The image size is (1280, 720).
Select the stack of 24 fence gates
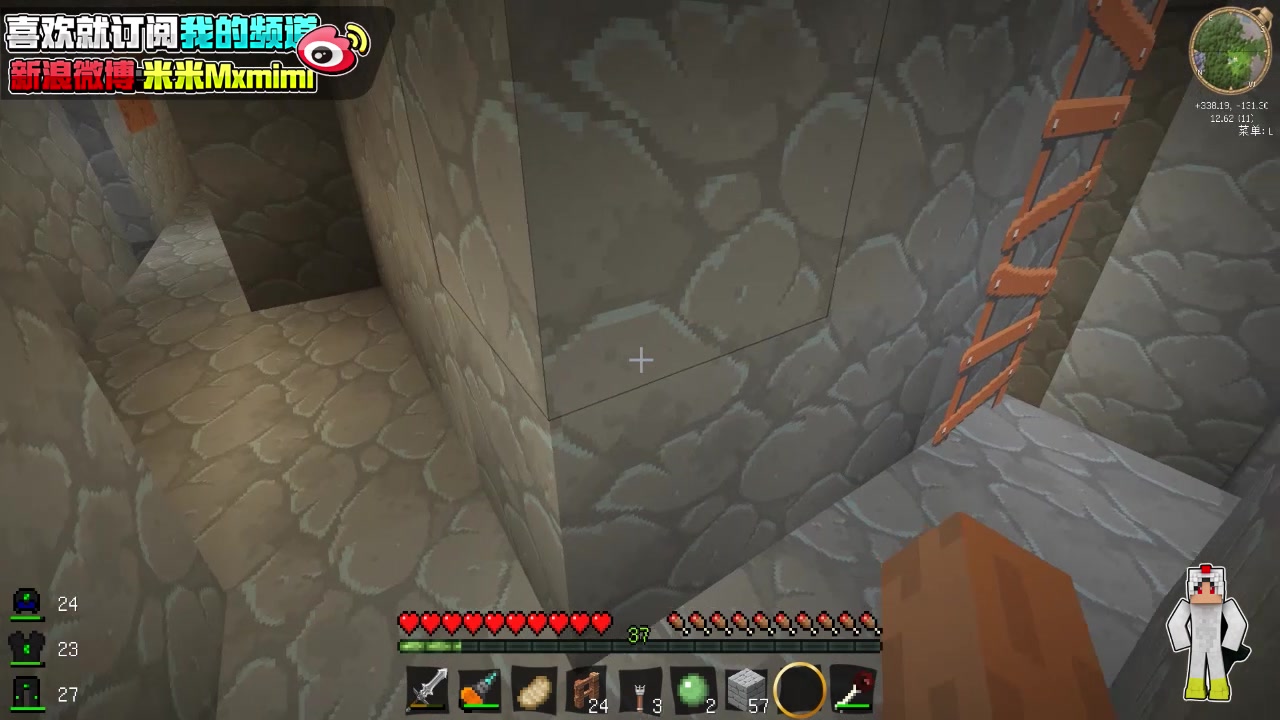587,690
